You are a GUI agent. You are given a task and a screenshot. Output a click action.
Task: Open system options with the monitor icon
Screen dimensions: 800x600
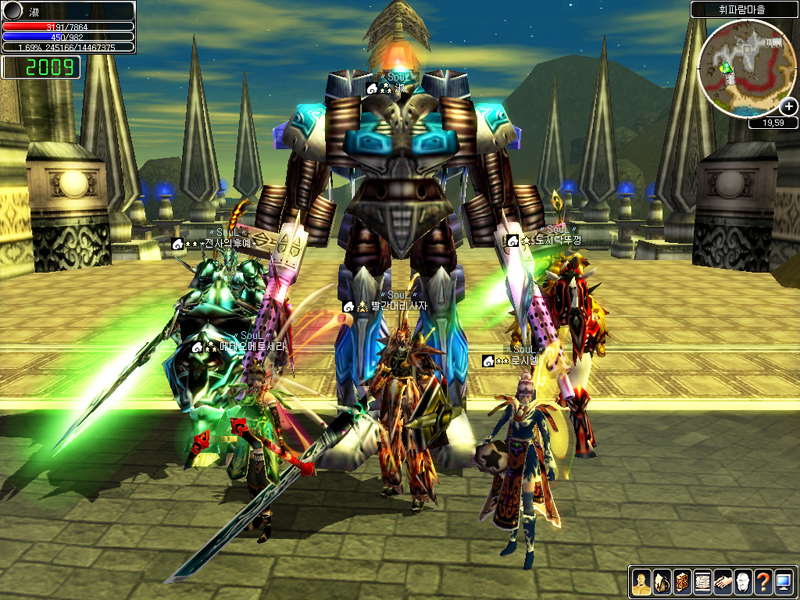782,582
